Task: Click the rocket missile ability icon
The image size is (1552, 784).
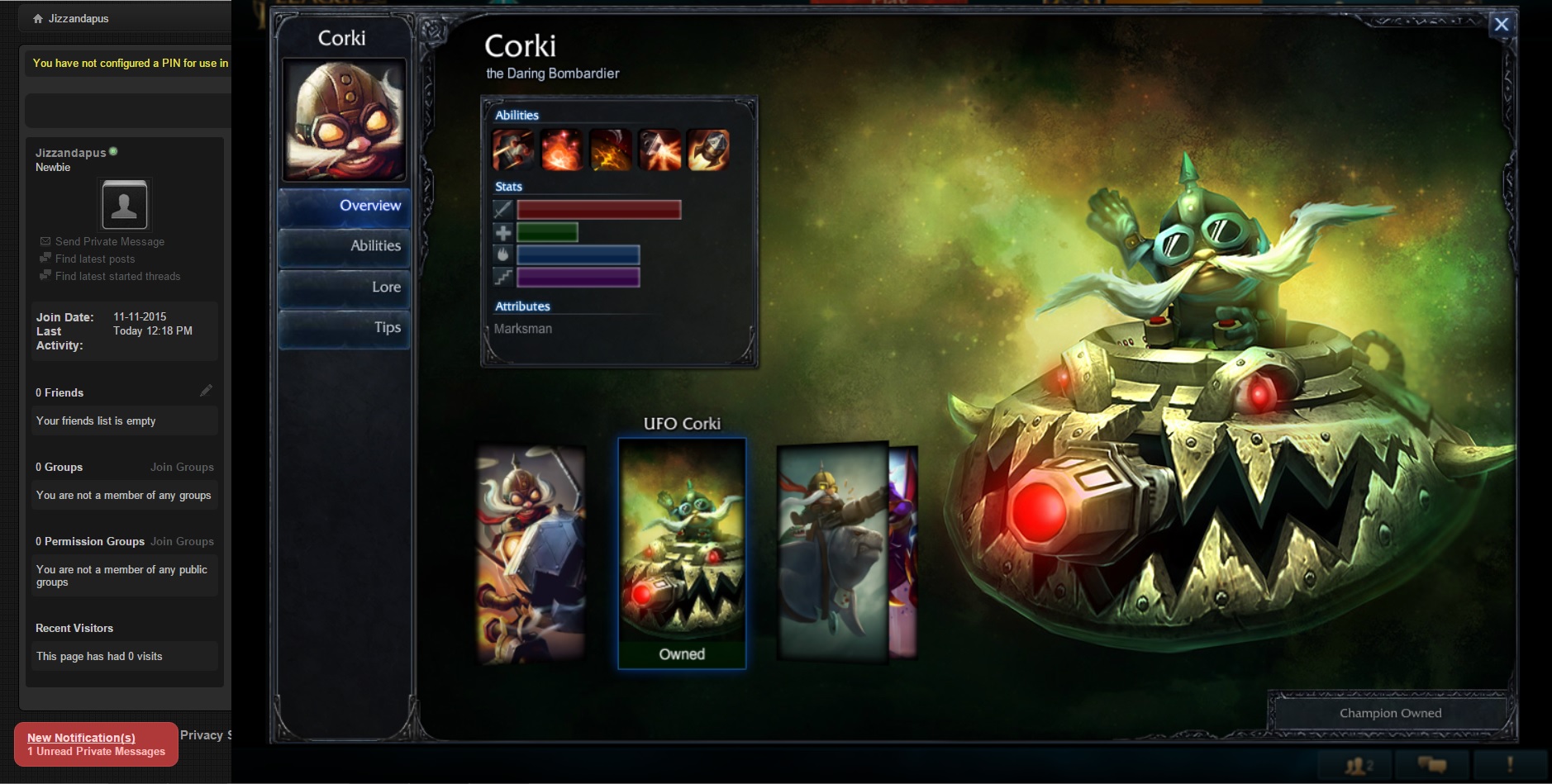Action: click(x=708, y=150)
